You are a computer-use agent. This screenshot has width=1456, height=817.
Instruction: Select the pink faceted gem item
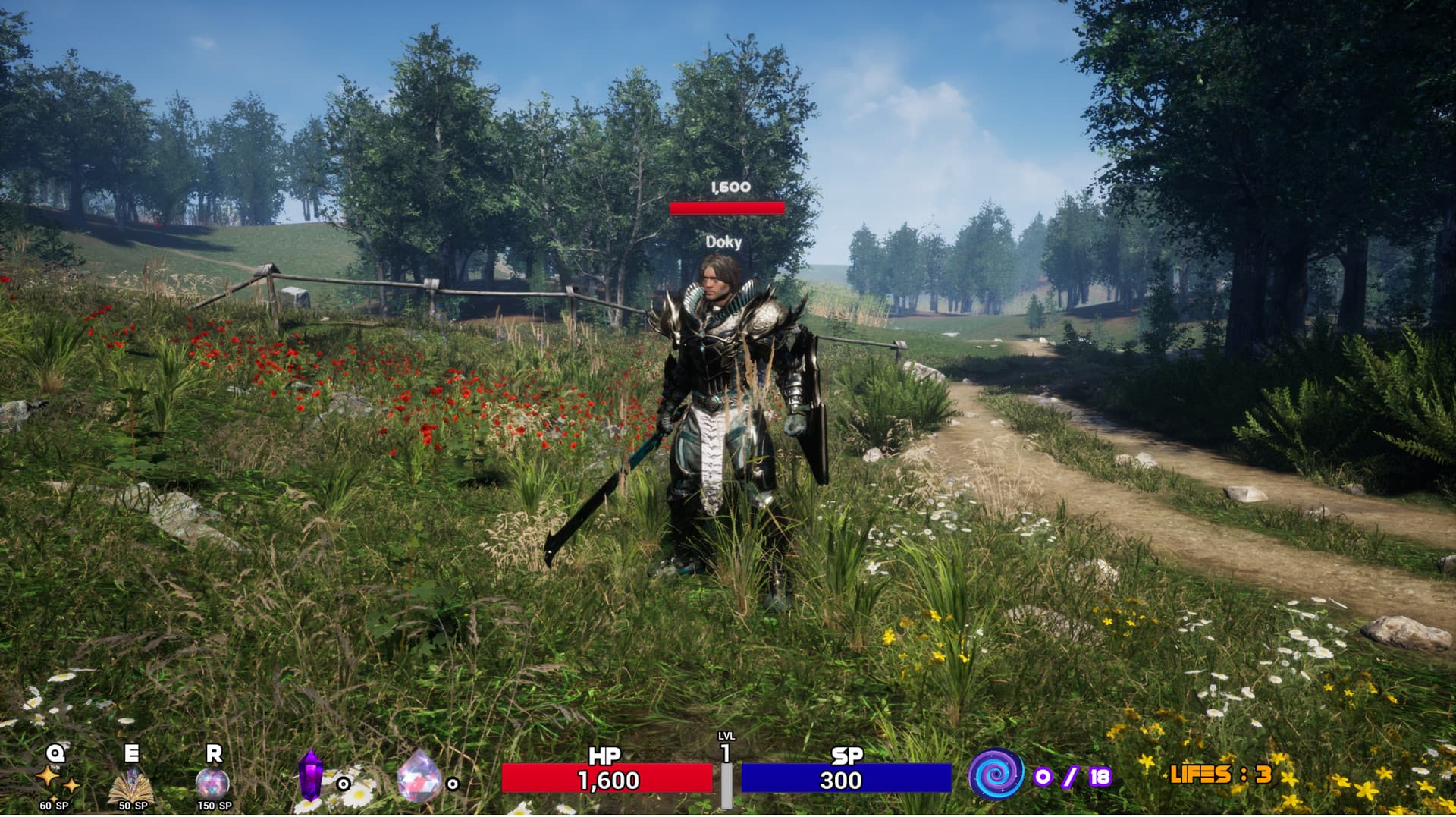coord(419,777)
